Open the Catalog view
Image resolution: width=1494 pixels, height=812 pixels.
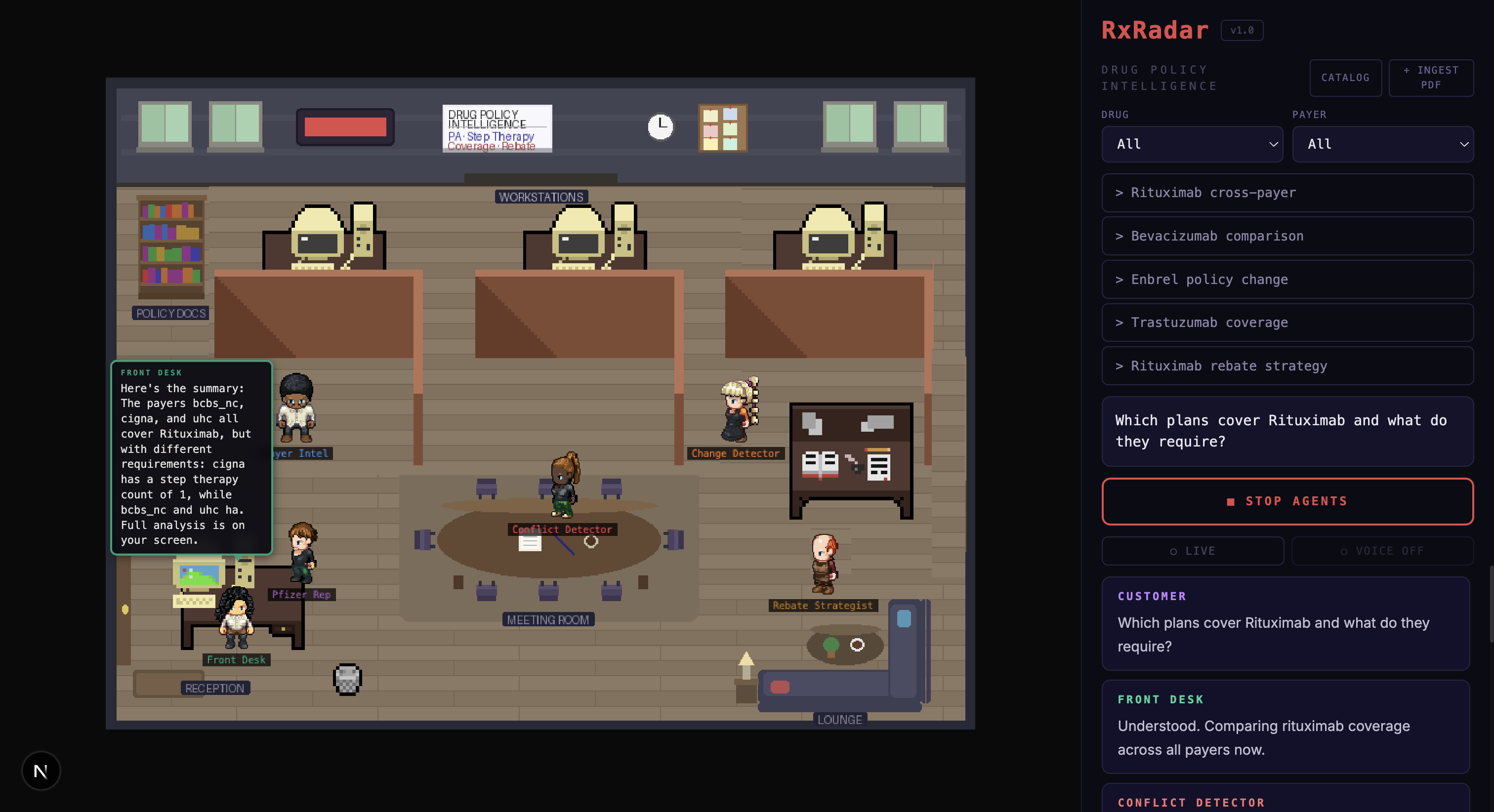(1345, 78)
